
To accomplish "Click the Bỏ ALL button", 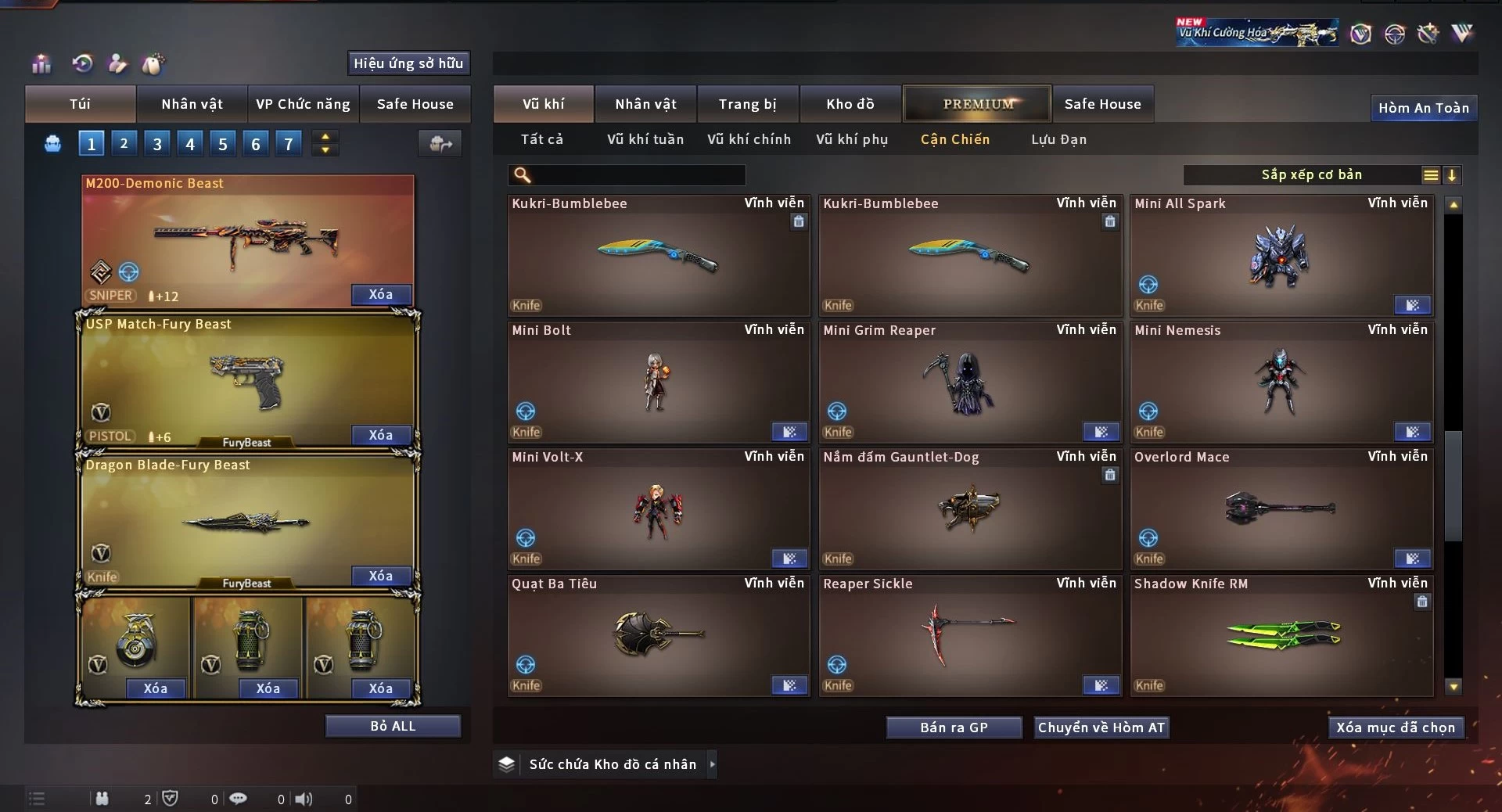I will (x=393, y=726).
